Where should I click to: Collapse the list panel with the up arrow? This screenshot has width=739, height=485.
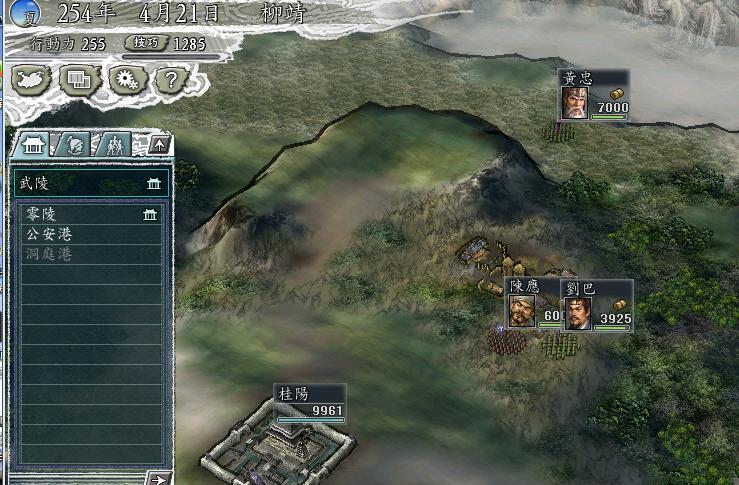(x=160, y=145)
